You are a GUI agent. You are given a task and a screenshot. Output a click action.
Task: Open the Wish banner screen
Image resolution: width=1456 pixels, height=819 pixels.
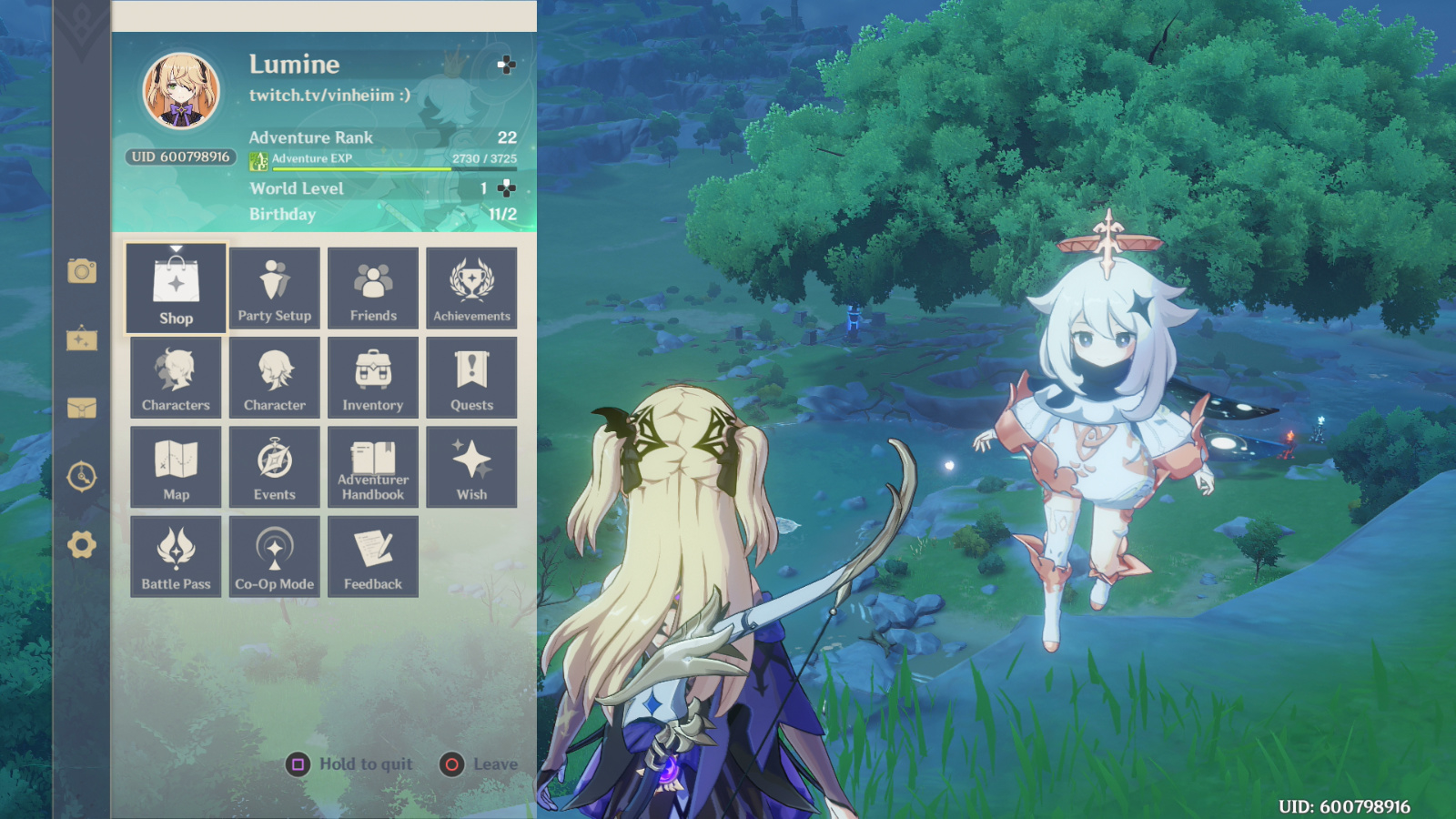coord(471,465)
